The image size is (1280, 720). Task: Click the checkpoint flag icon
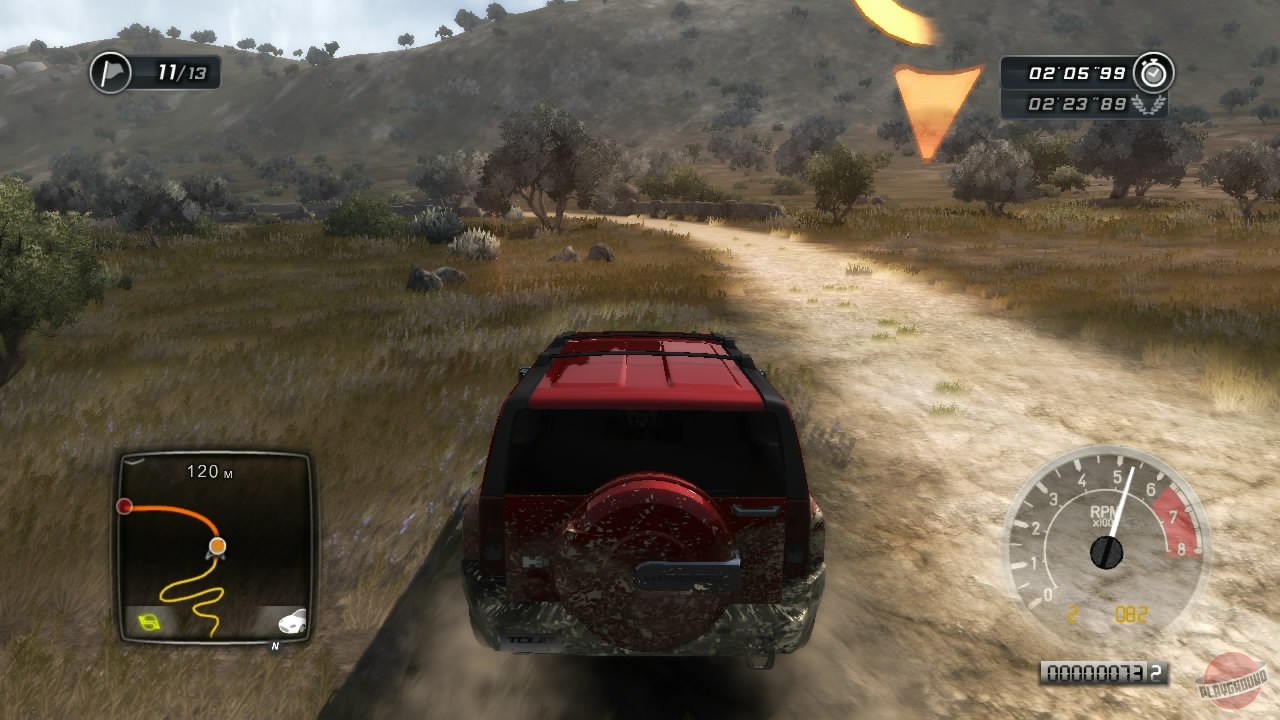(112, 73)
